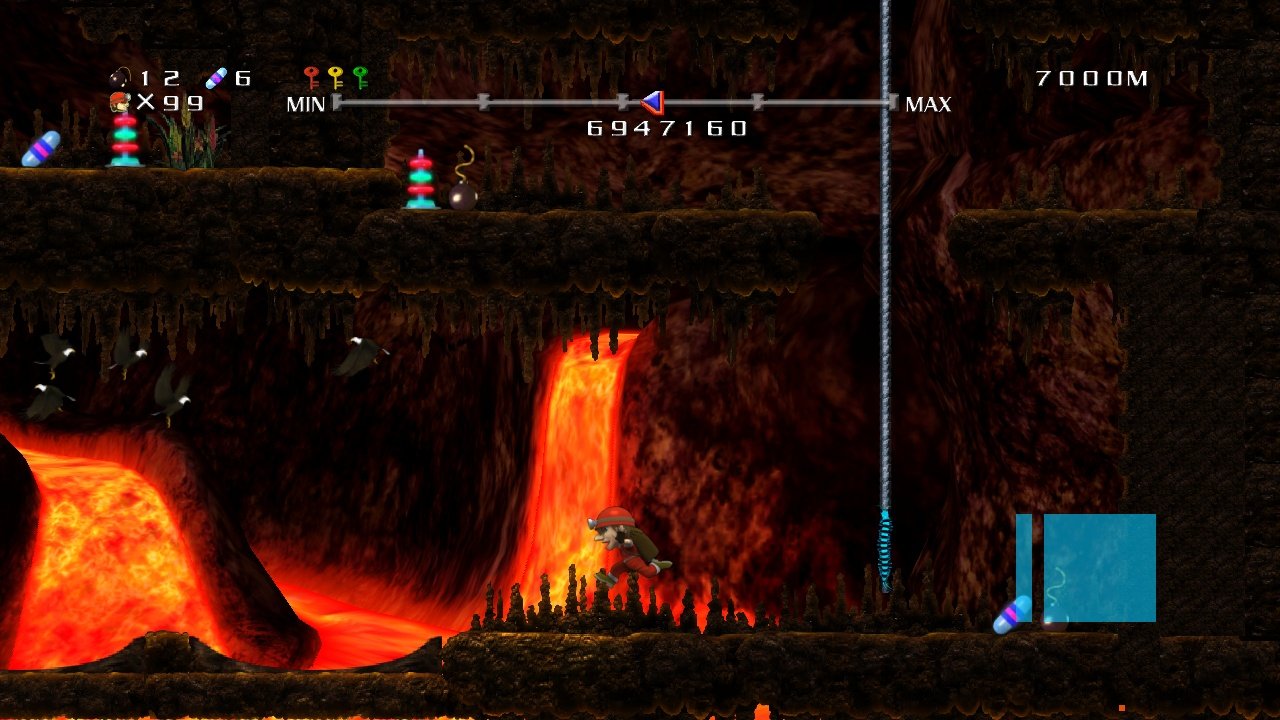Click the blue arrow marker on the energy bar
Image resolution: width=1280 pixels, height=720 pixels.
click(x=652, y=100)
